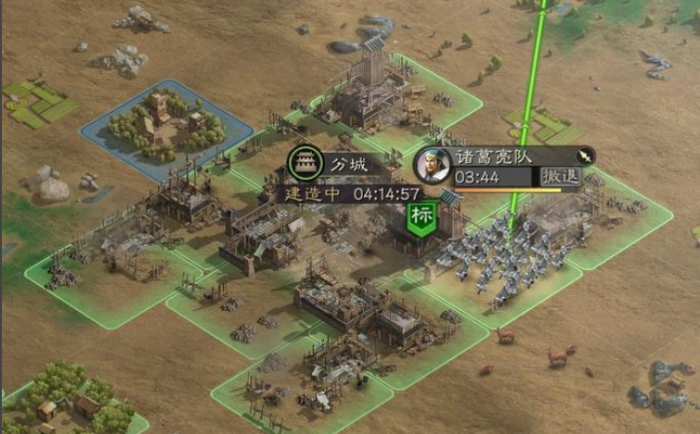Open the 分城 sub-city icon
This screenshot has width=700, height=434.
click(x=304, y=162)
